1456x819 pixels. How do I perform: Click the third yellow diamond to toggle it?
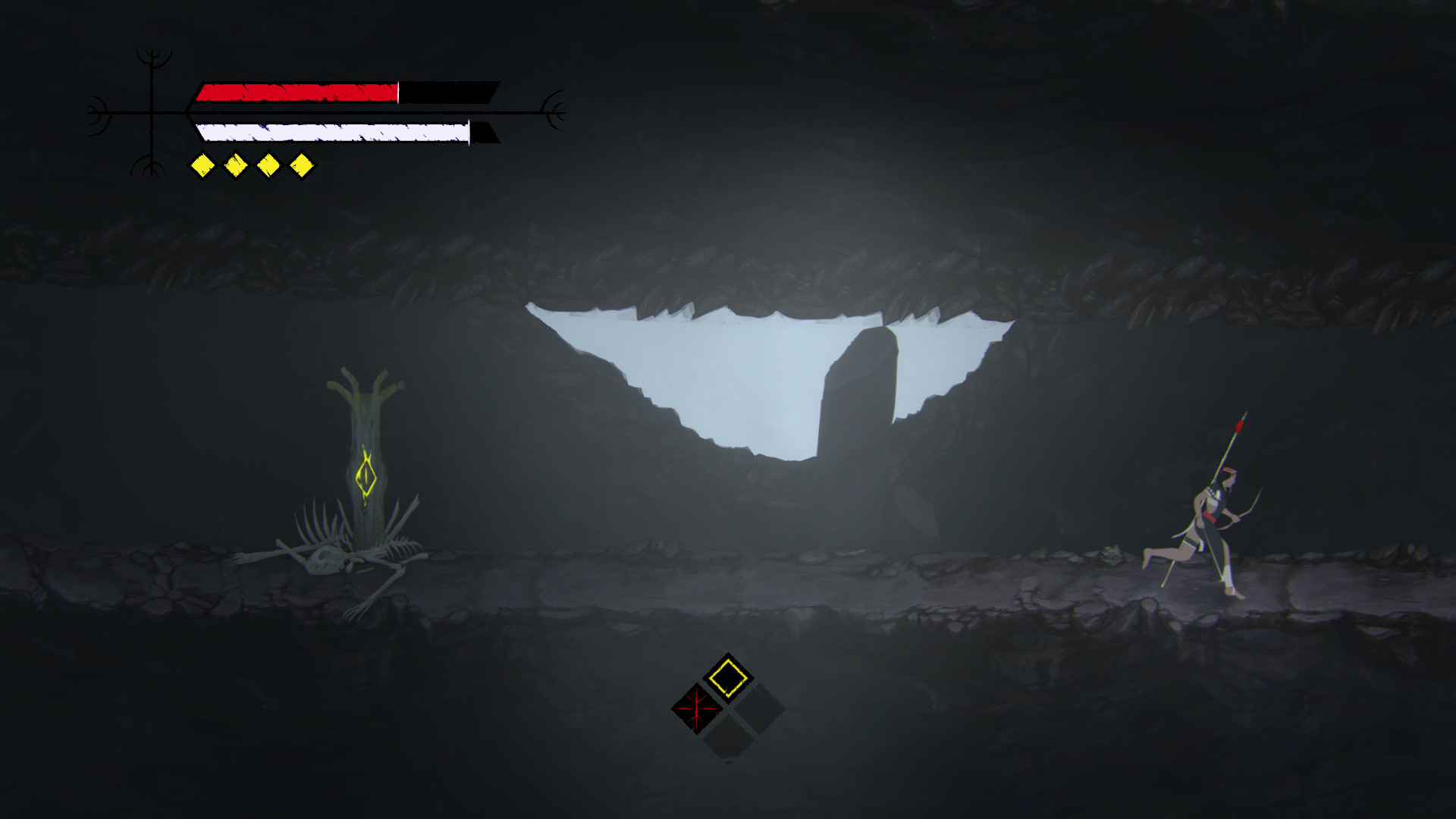point(269,163)
